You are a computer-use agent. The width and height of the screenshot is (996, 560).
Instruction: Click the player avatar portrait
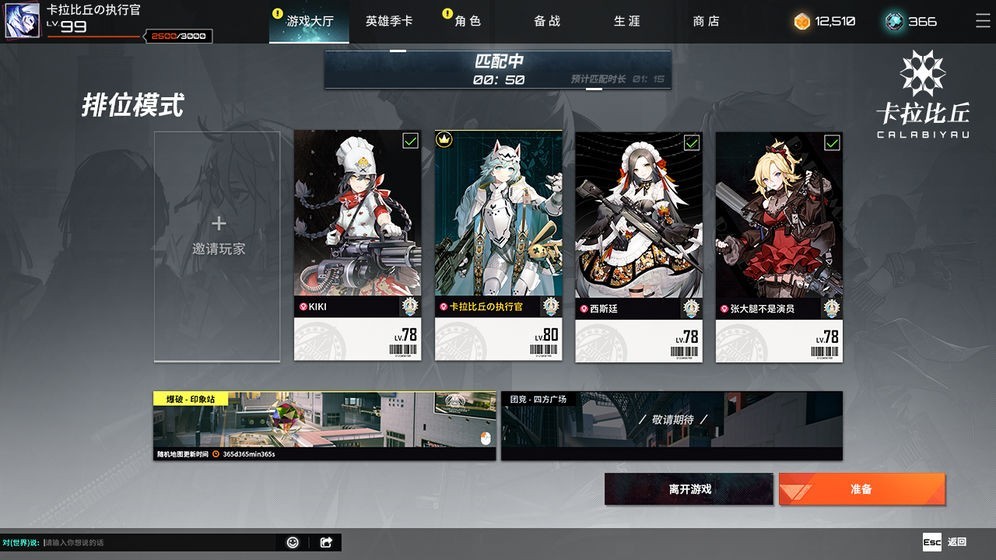point(21,21)
